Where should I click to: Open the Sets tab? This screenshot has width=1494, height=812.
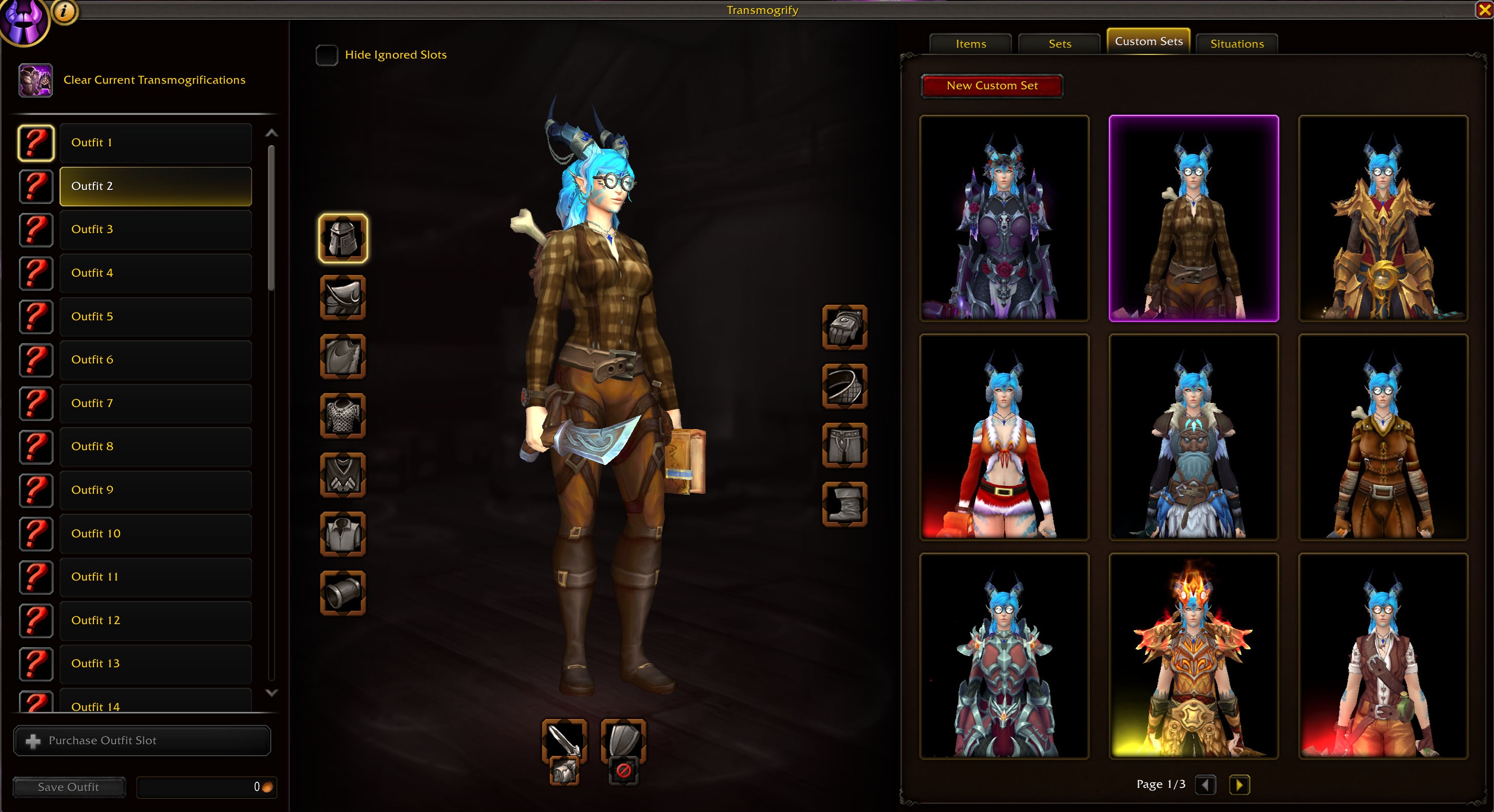point(1060,44)
